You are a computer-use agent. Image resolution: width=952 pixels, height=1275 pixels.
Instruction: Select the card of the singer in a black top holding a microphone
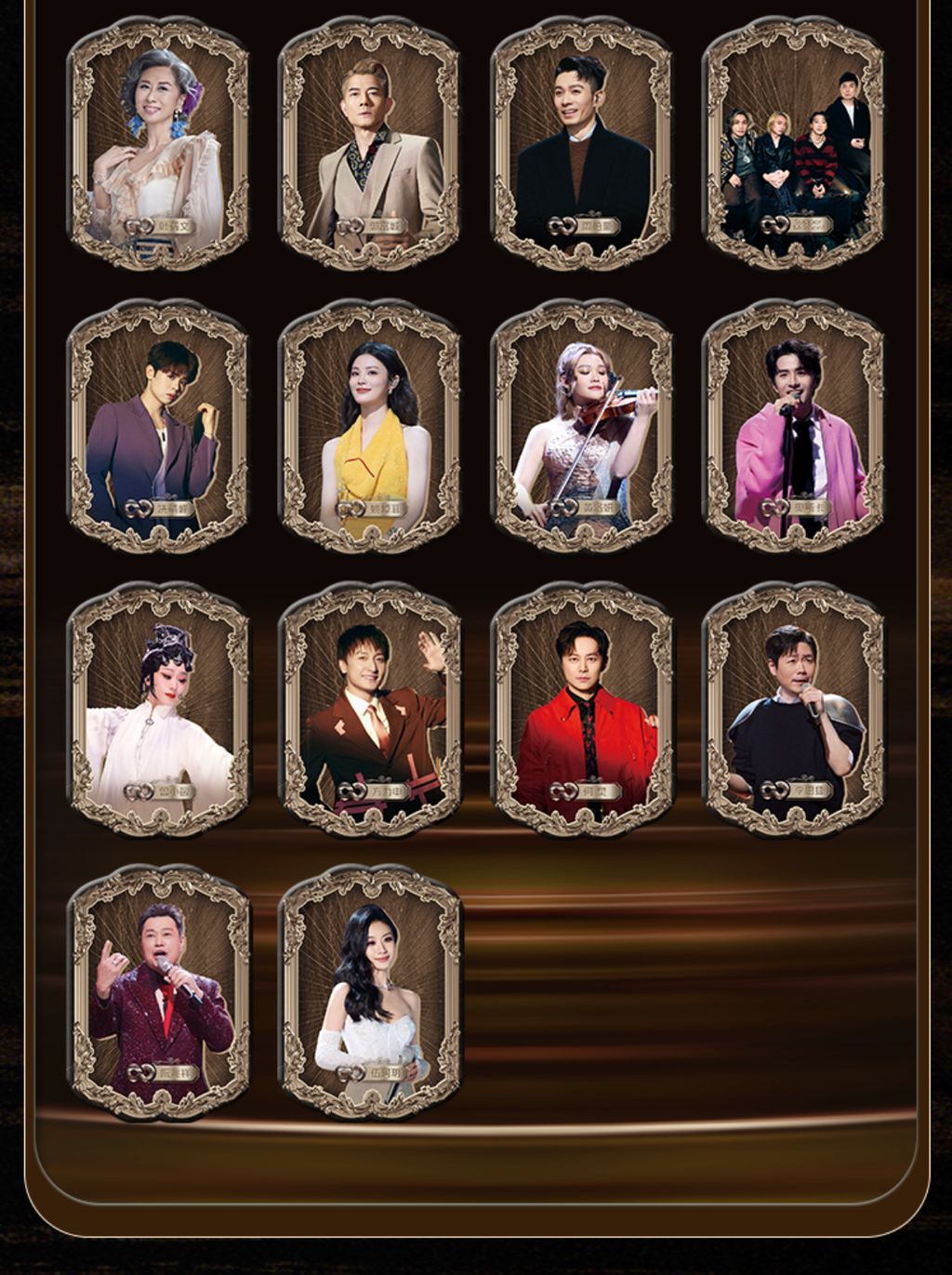[x=793, y=710]
